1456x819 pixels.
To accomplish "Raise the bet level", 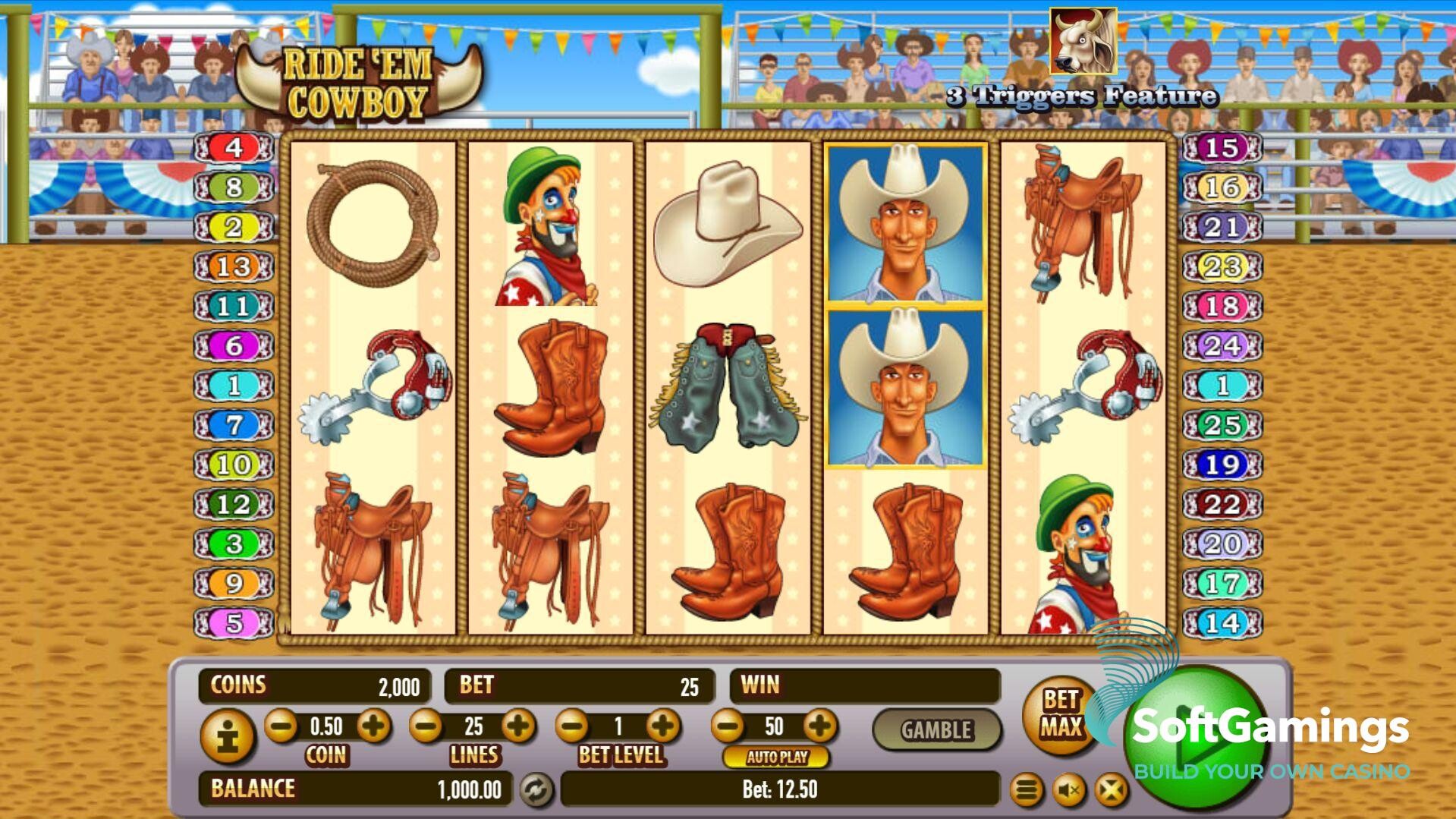I will pyautogui.click(x=664, y=726).
